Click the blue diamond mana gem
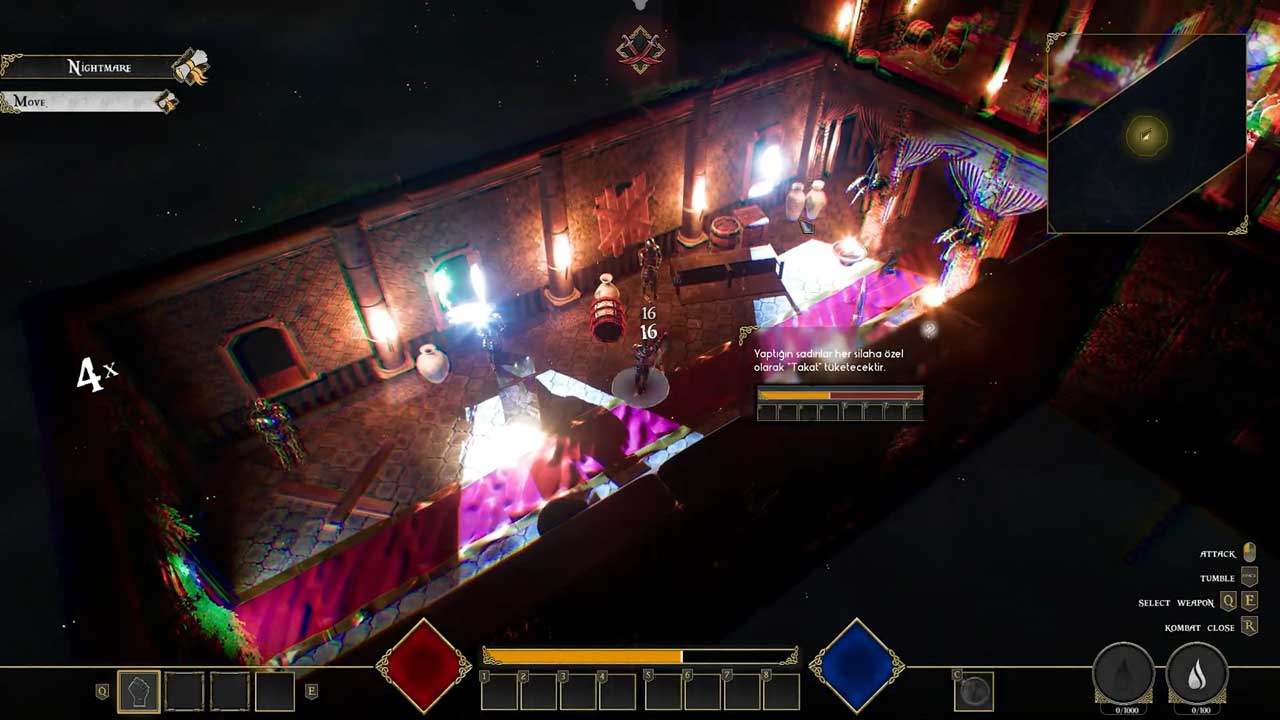The width and height of the screenshot is (1280, 720). click(x=856, y=665)
